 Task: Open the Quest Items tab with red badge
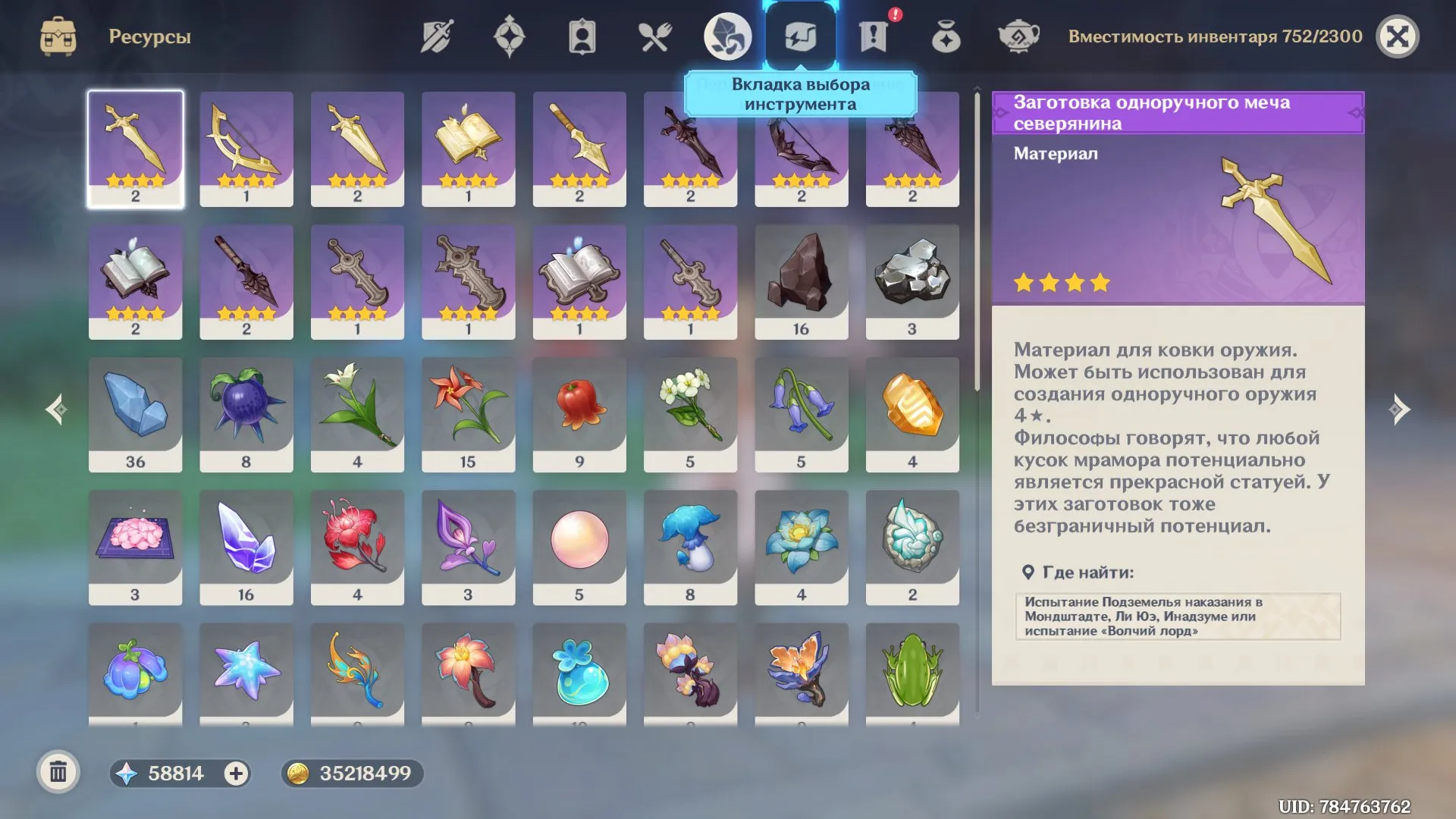point(874,34)
